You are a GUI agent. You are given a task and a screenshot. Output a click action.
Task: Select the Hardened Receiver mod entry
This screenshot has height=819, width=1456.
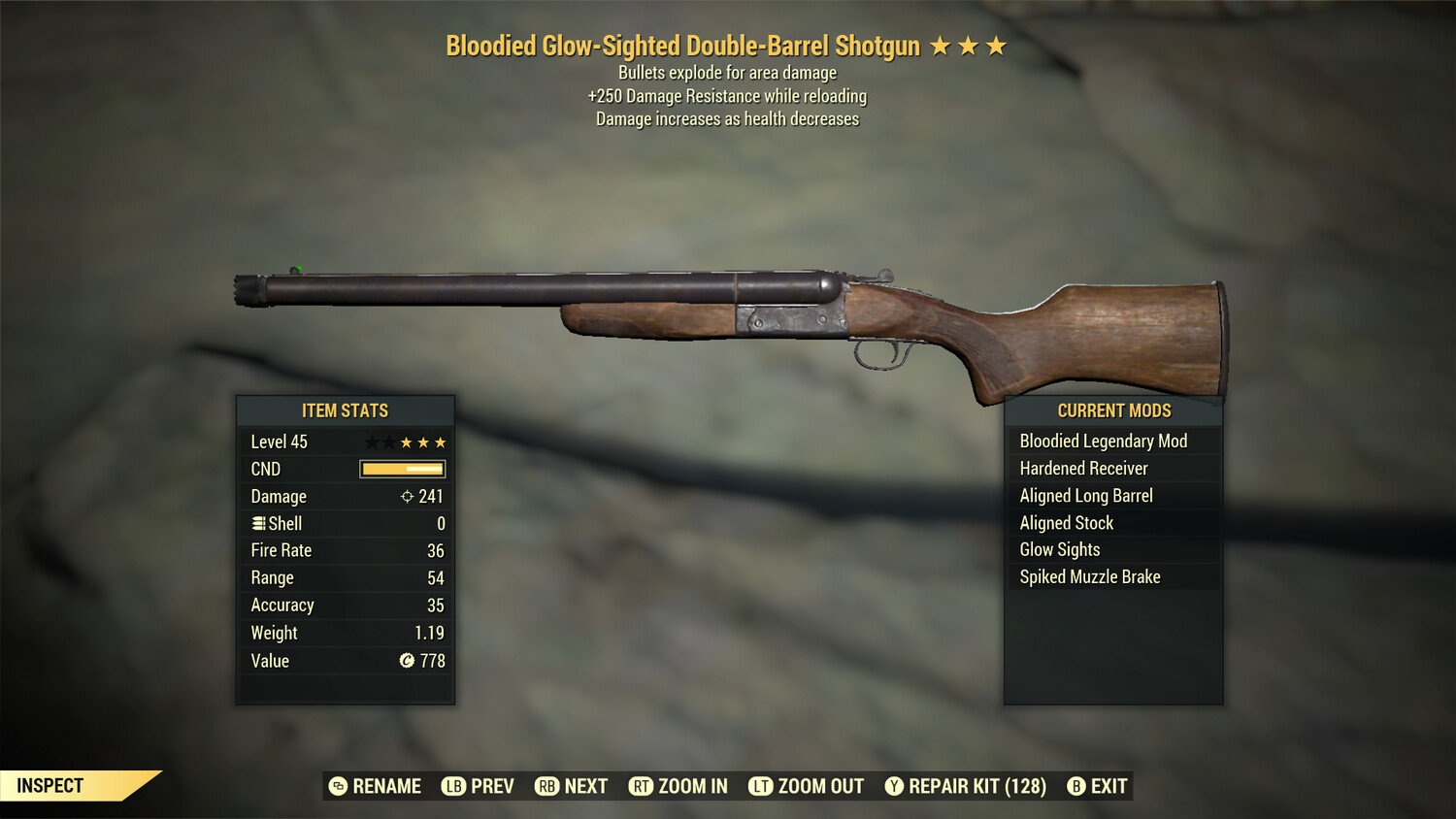pyautogui.click(x=1082, y=468)
